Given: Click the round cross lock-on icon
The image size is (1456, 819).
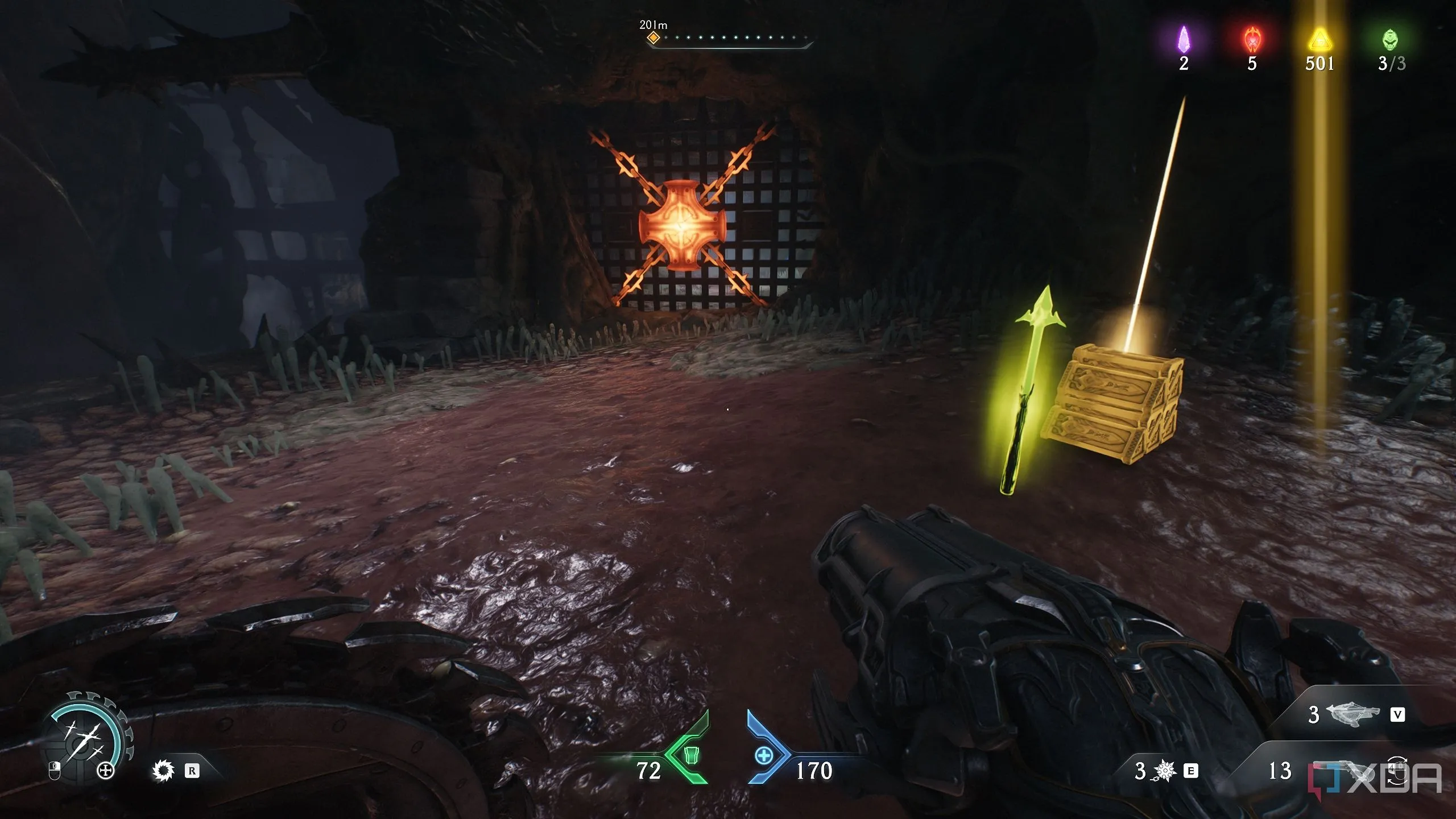Looking at the screenshot, I should (x=106, y=771).
